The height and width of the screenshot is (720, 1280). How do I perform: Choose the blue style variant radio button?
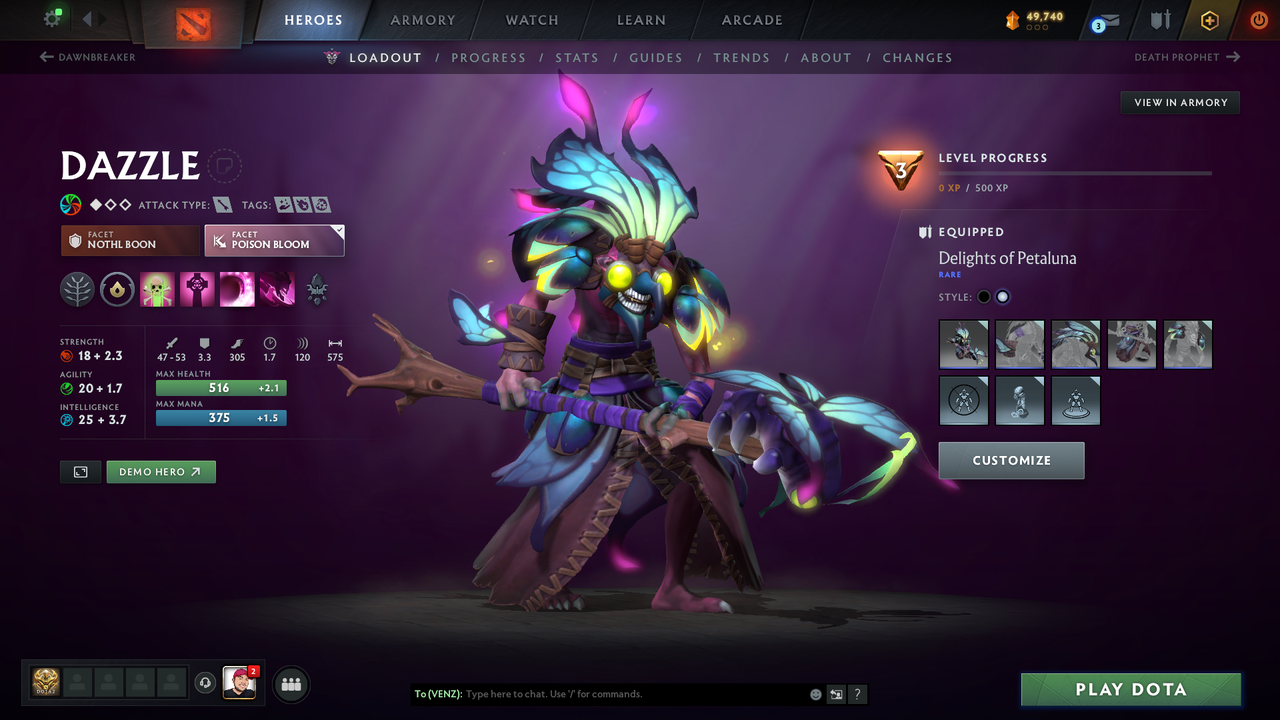(1003, 296)
